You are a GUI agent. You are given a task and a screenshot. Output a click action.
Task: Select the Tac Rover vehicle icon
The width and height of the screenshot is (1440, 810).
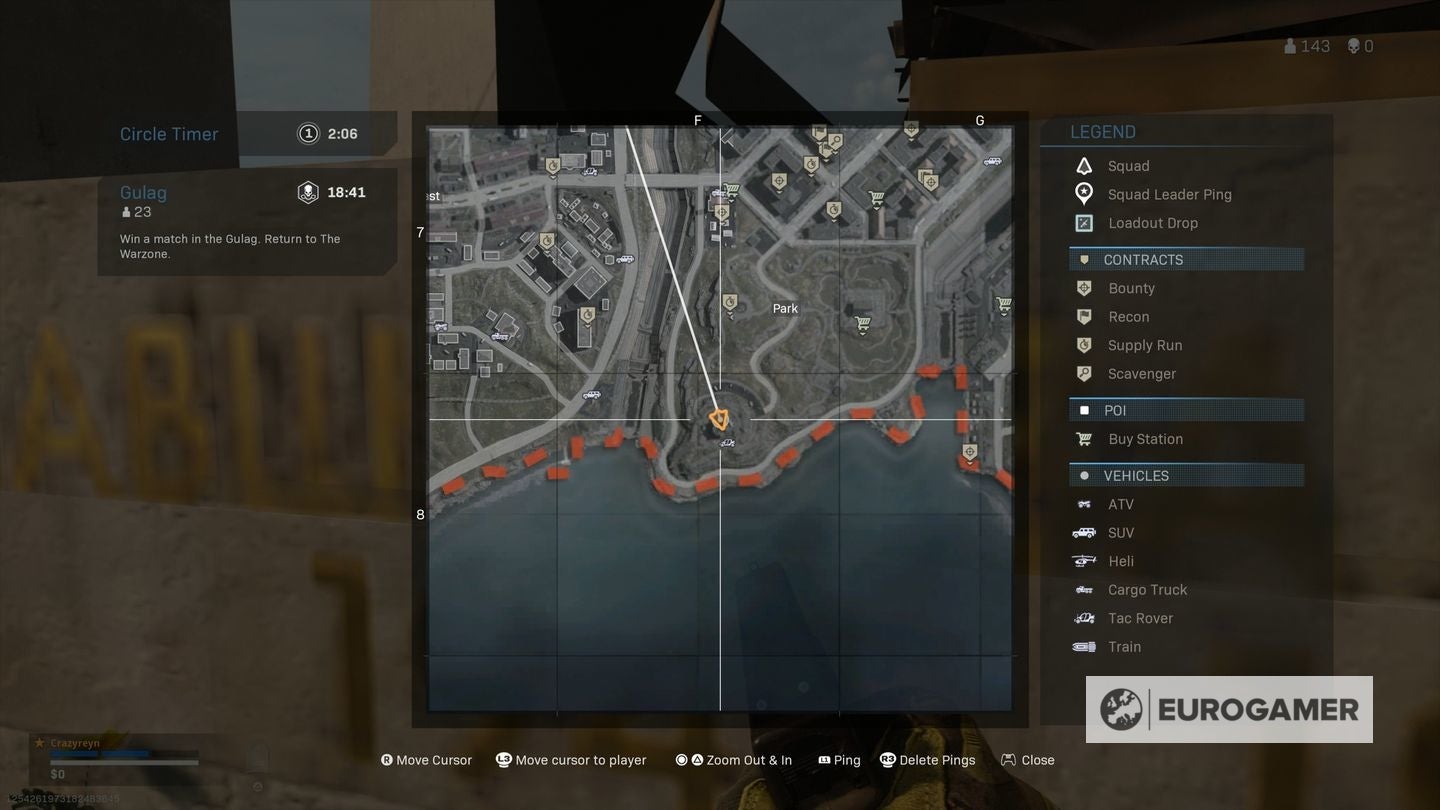pyautogui.click(x=1084, y=617)
